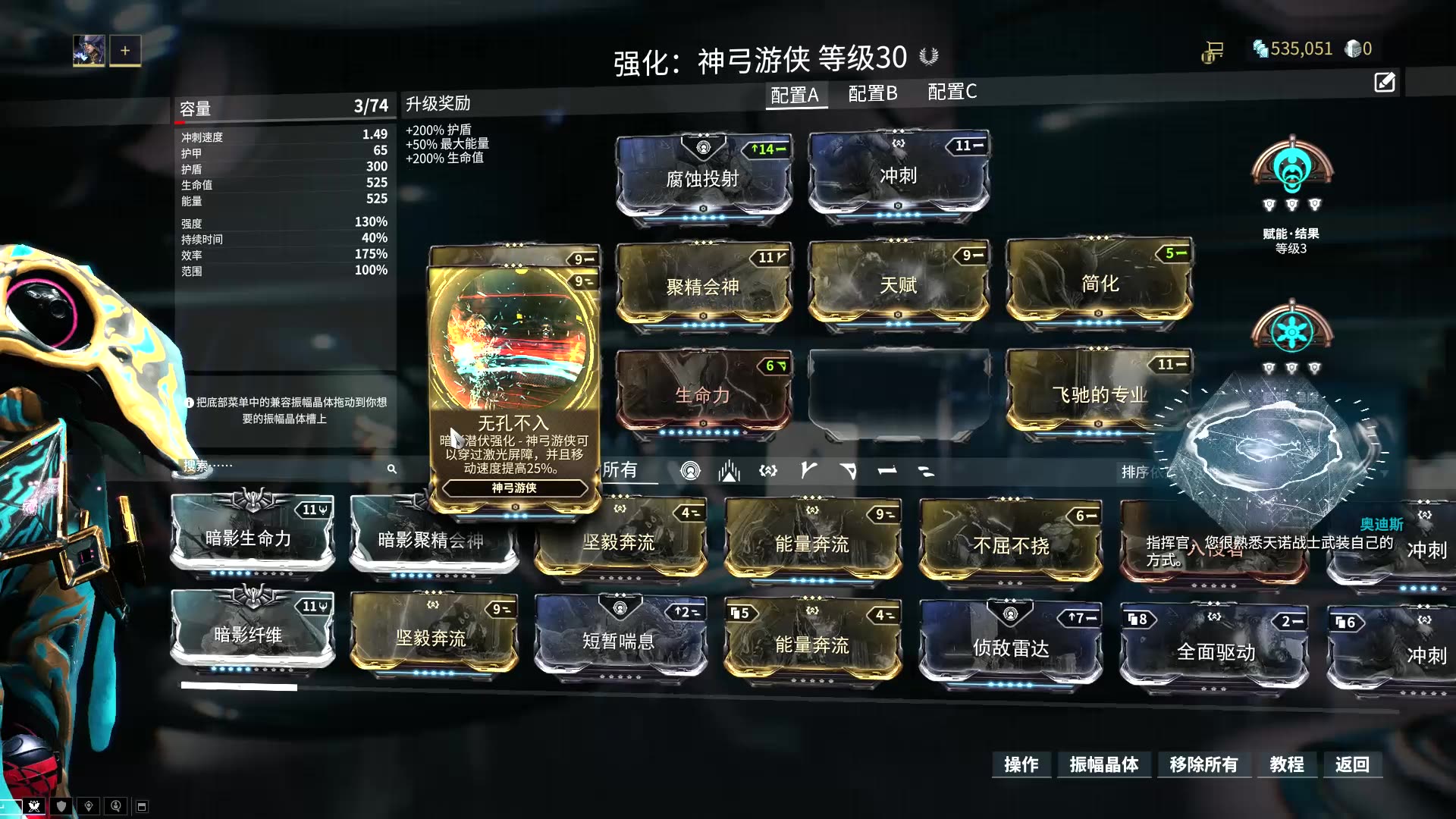Click the location pin icon in bottom taskbar

point(89,805)
